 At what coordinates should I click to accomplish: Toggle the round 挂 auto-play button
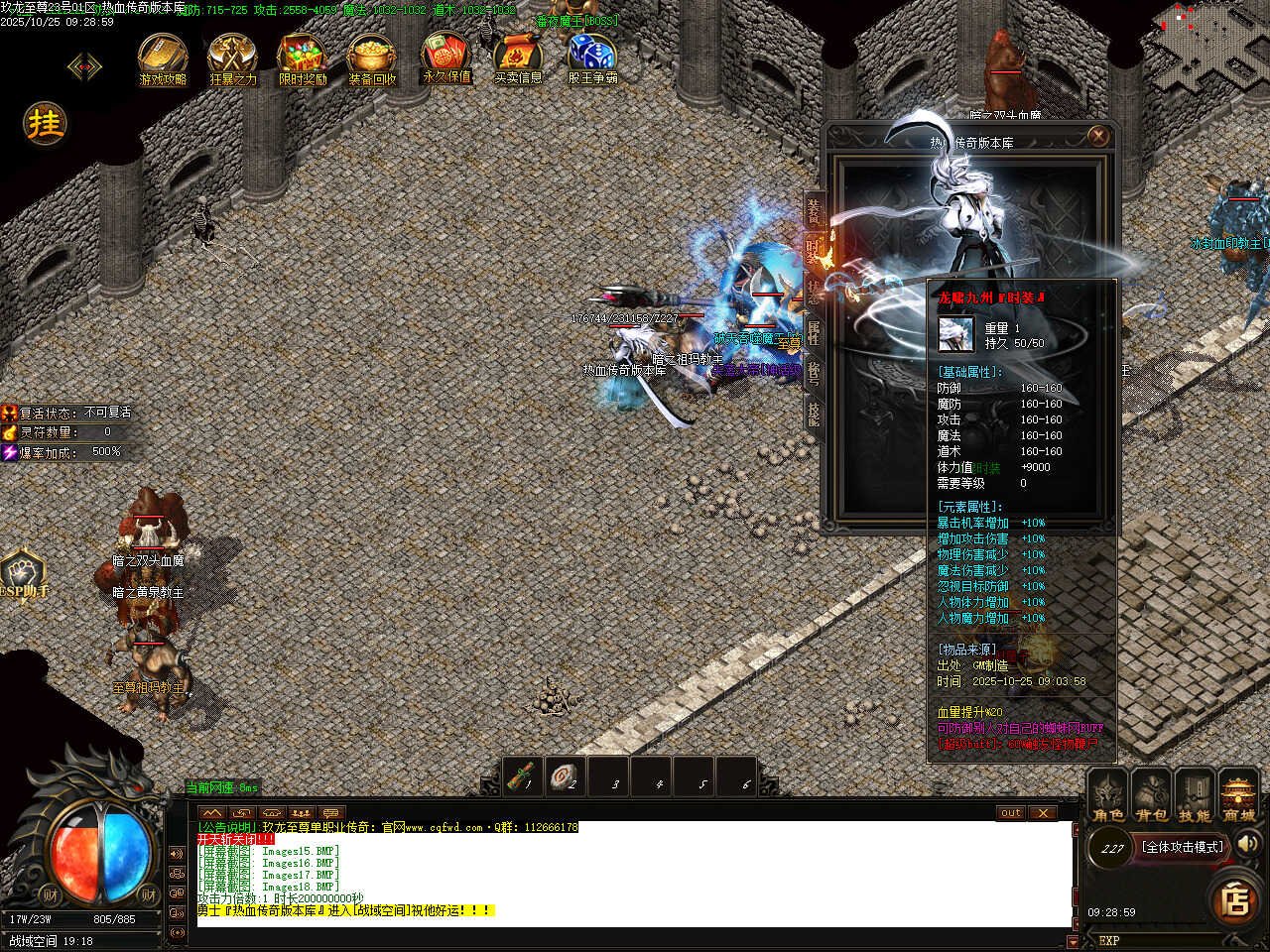pyautogui.click(x=45, y=124)
